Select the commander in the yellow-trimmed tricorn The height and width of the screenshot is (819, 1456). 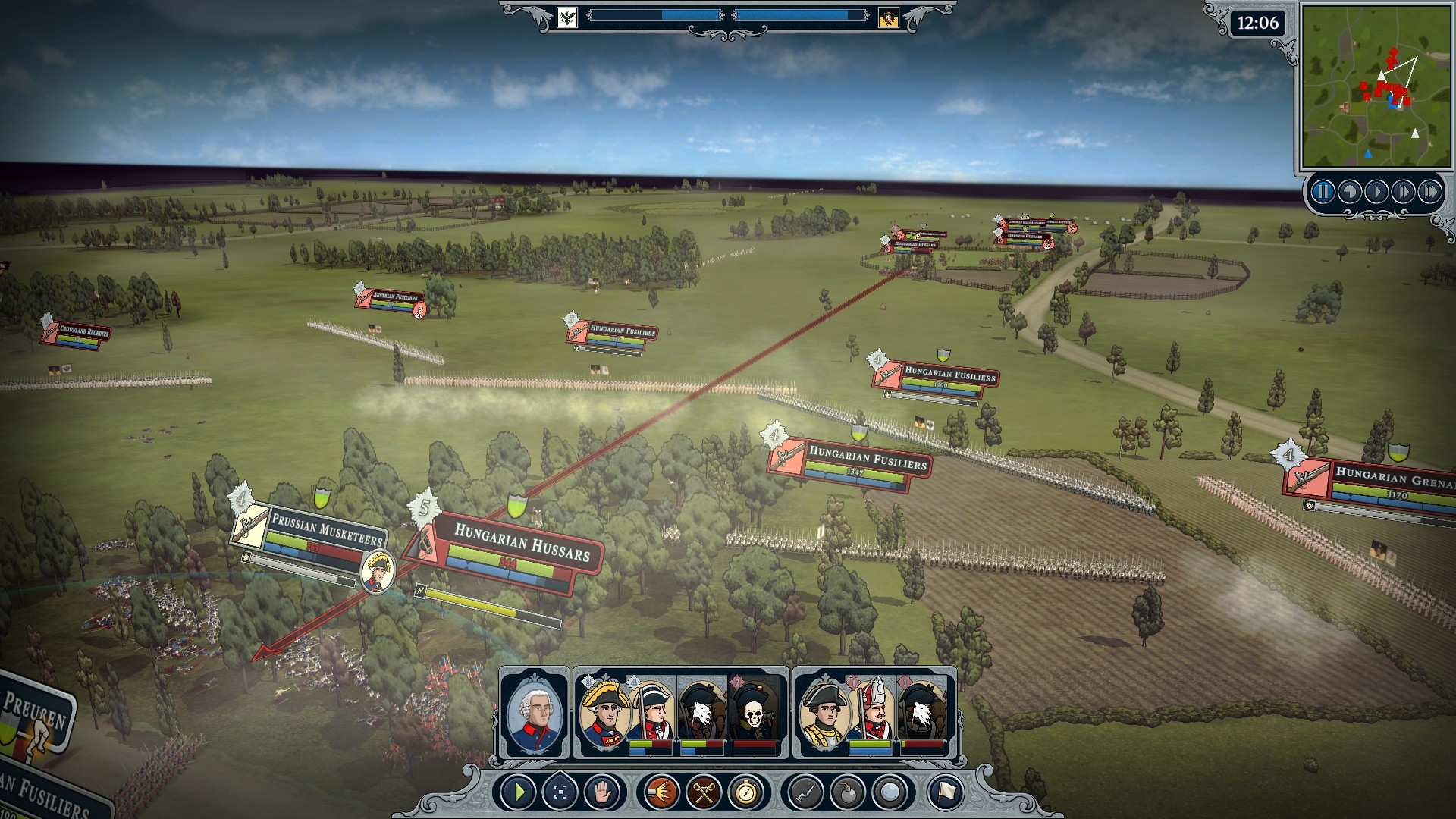605,713
